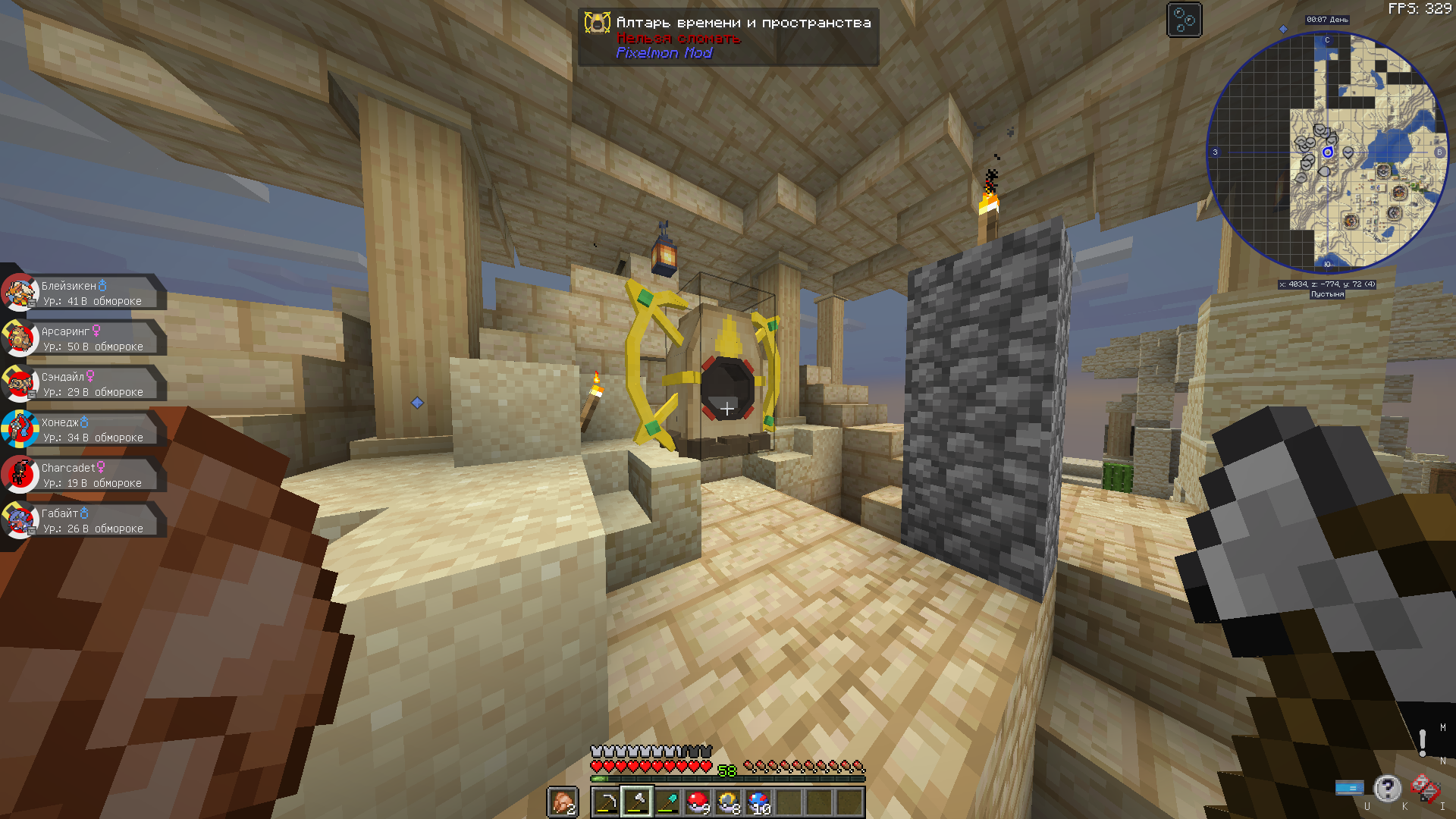The height and width of the screenshot is (819, 1456).
Task: Open the blue card icon
Action: (x=1349, y=789)
